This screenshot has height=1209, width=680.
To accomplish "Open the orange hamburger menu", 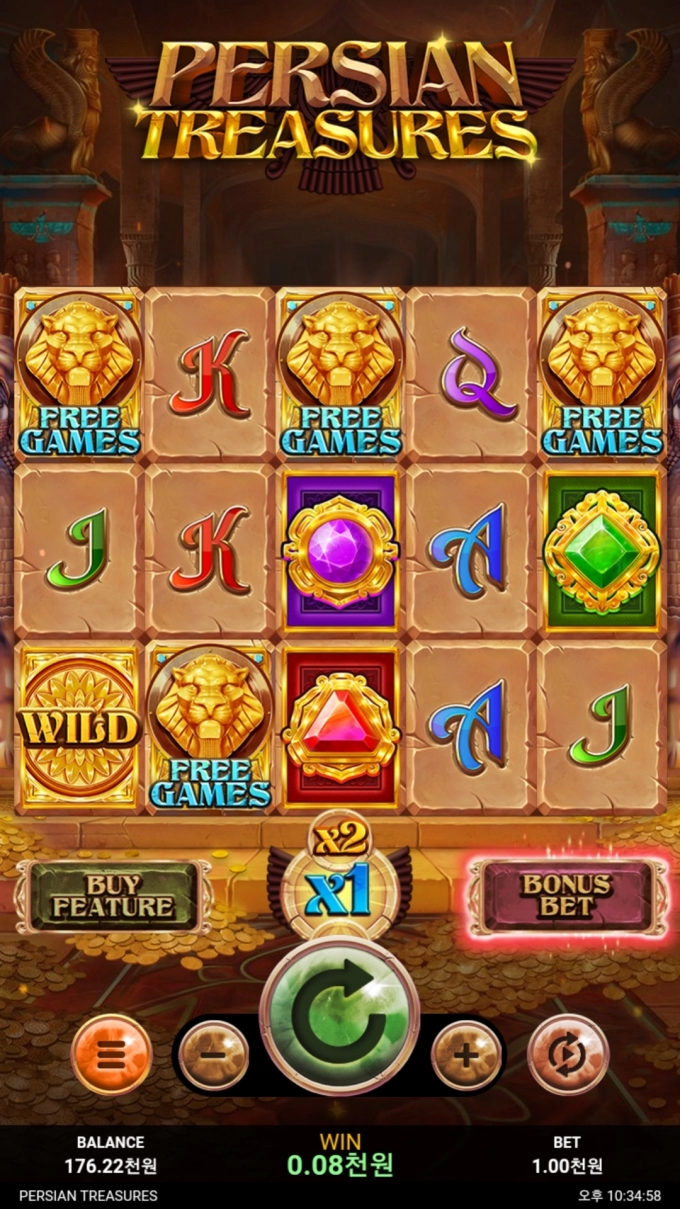I will (x=111, y=1054).
